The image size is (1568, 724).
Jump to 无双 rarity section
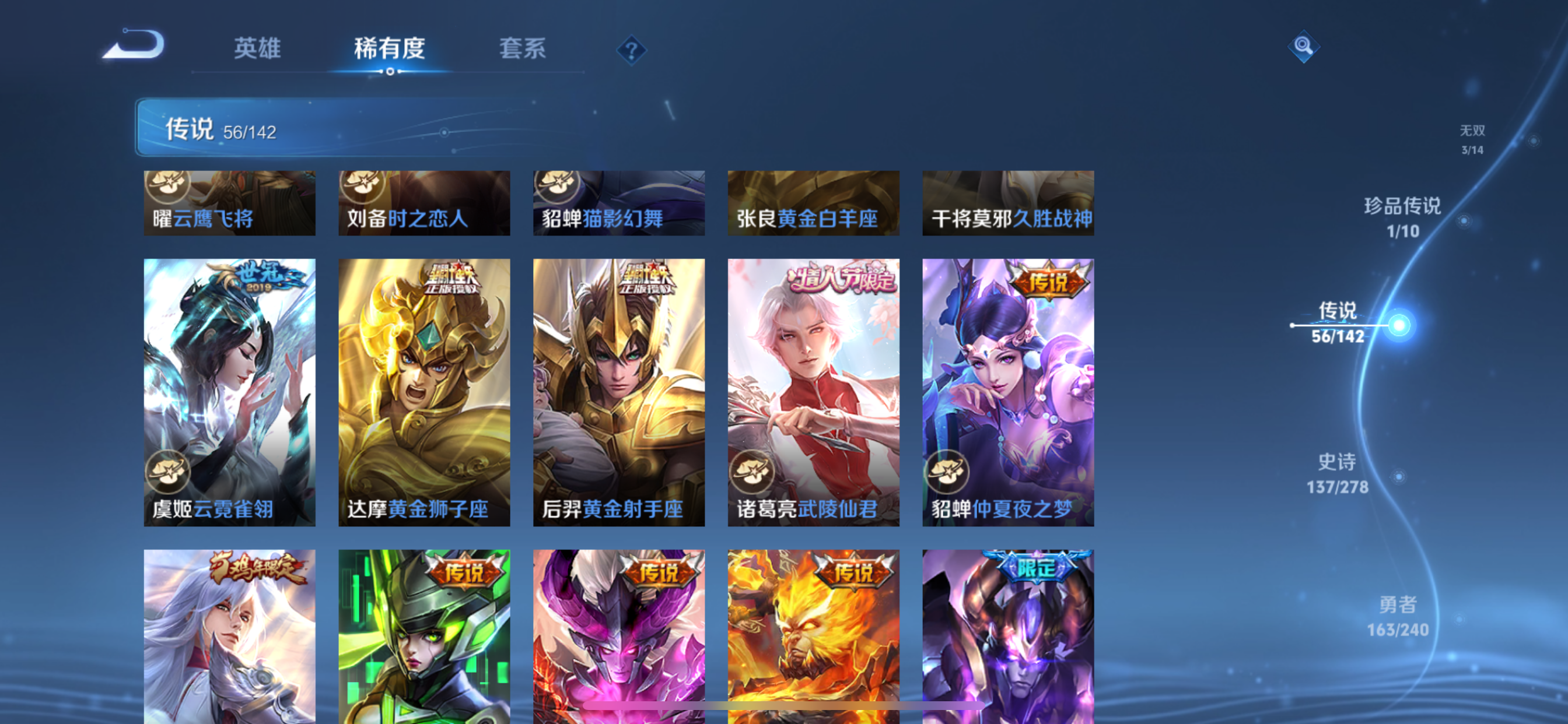[1473, 130]
